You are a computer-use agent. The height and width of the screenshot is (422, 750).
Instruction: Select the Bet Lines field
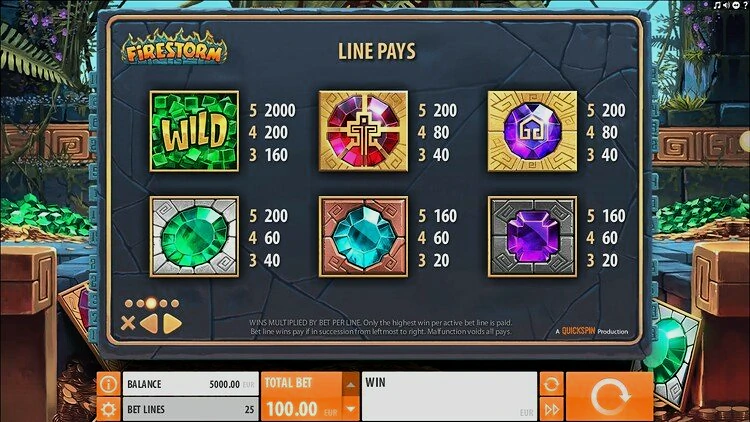coord(189,409)
